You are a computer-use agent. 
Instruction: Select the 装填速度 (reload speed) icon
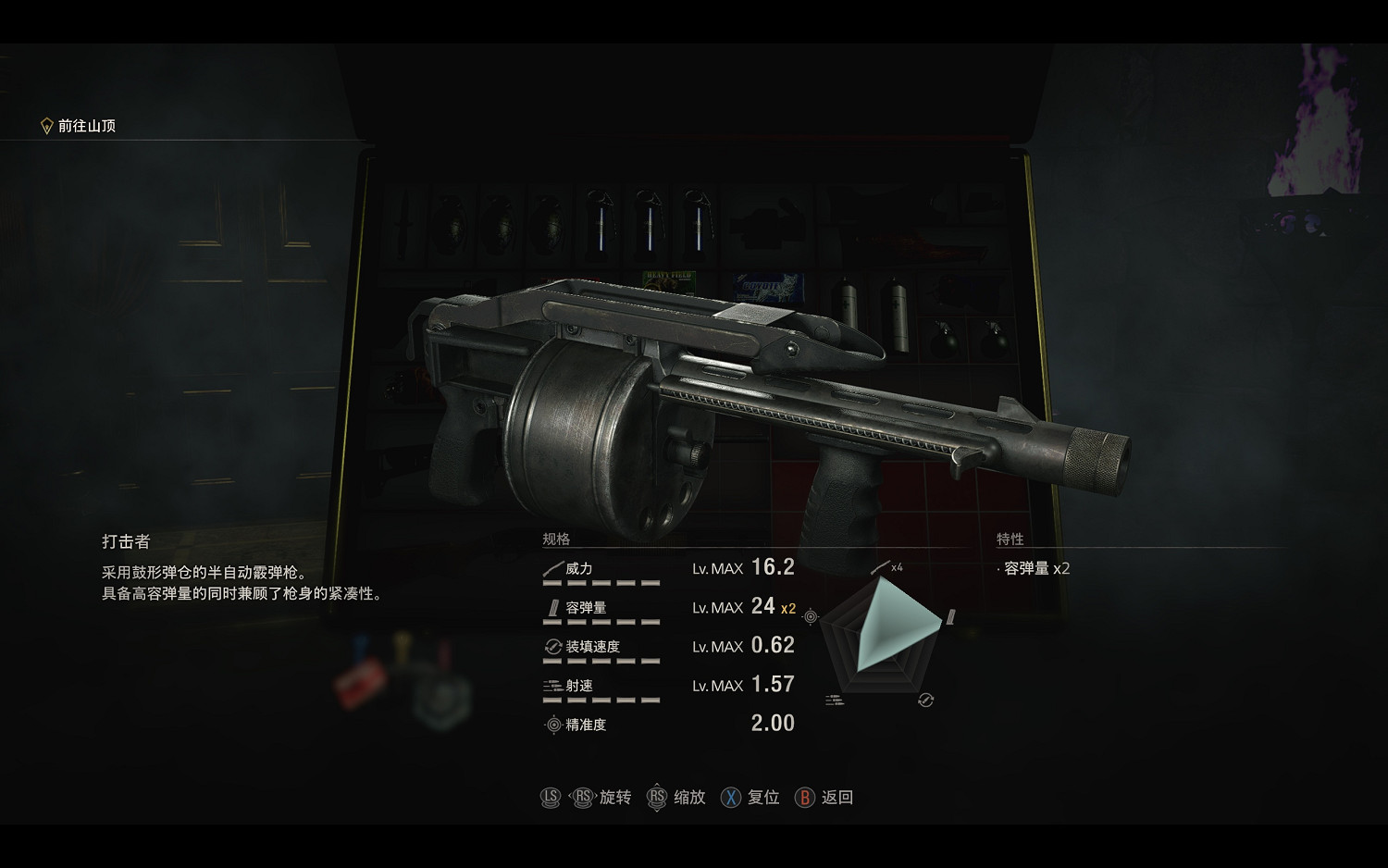pyautogui.click(x=551, y=647)
